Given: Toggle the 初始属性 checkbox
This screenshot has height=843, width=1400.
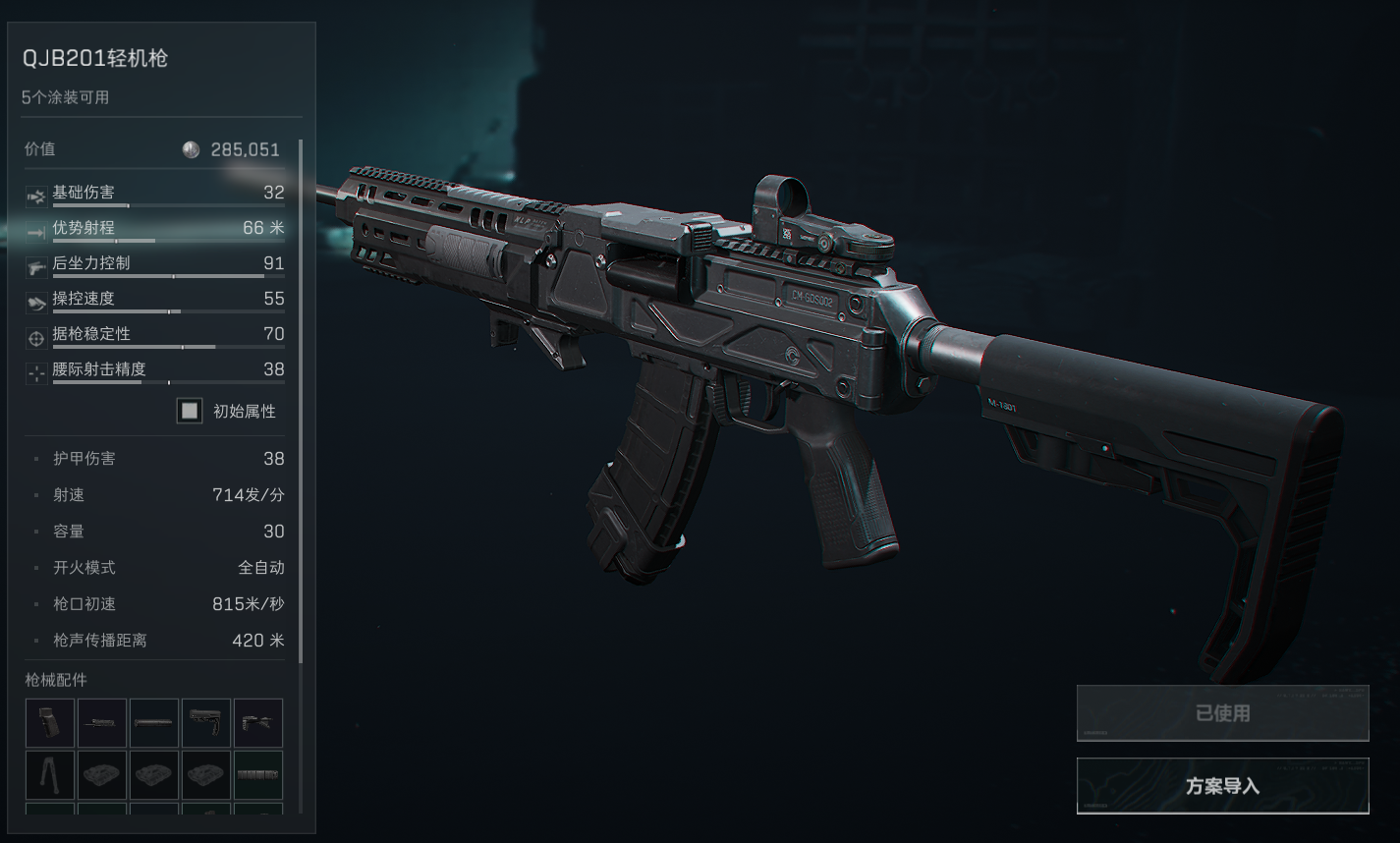Looking at the screenshot, I should [x=190, y=411].
